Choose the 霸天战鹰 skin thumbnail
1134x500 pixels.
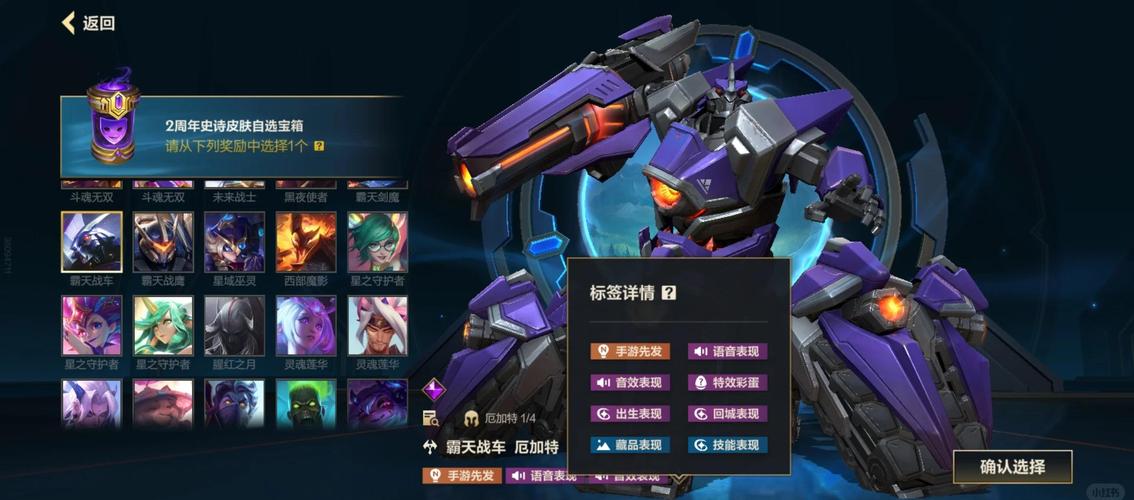(x=163, y=242)
